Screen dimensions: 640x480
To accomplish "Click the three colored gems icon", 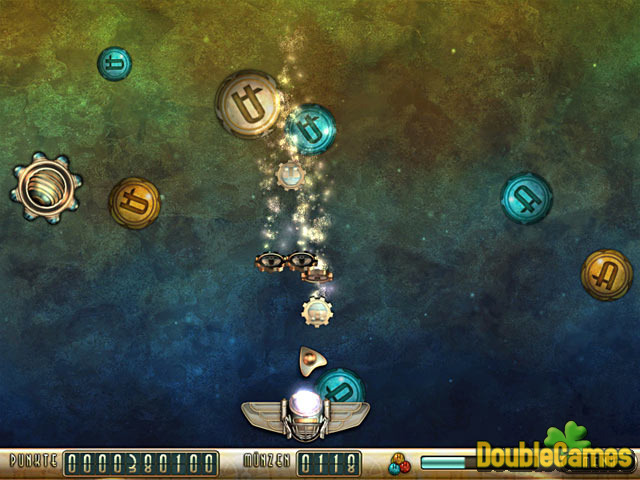I will (400, 463).
